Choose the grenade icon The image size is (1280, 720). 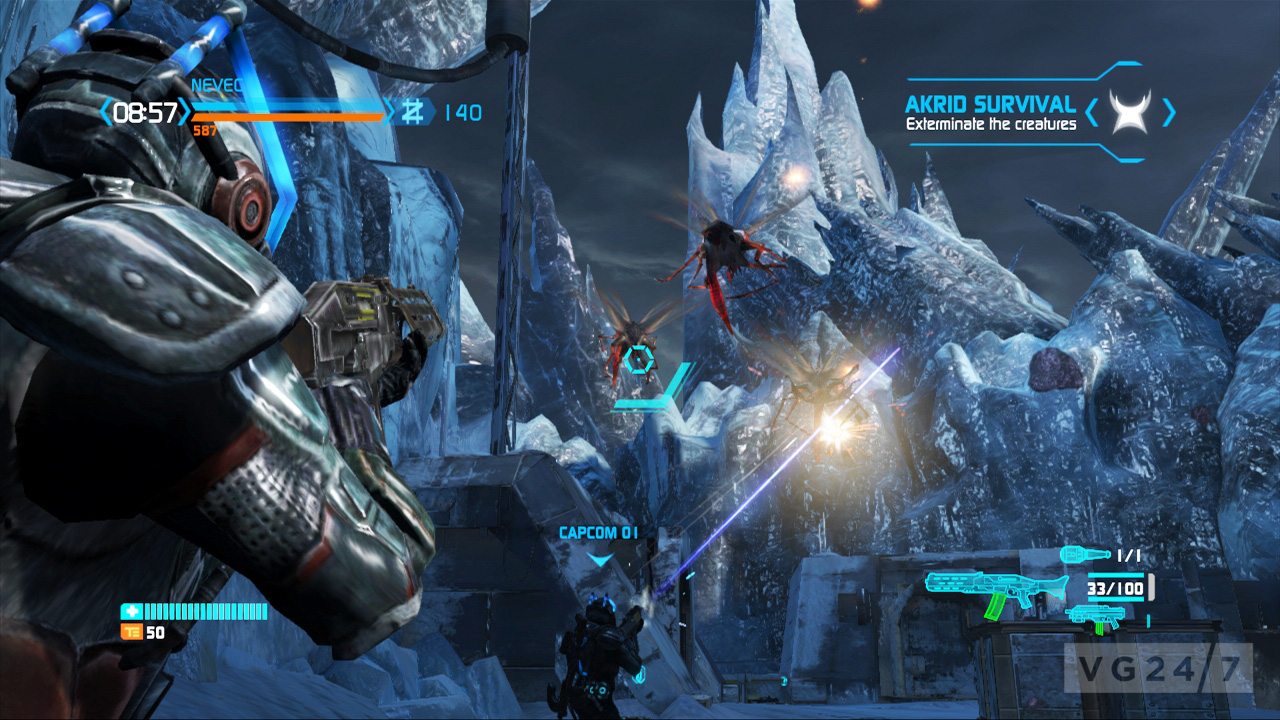1084,553
